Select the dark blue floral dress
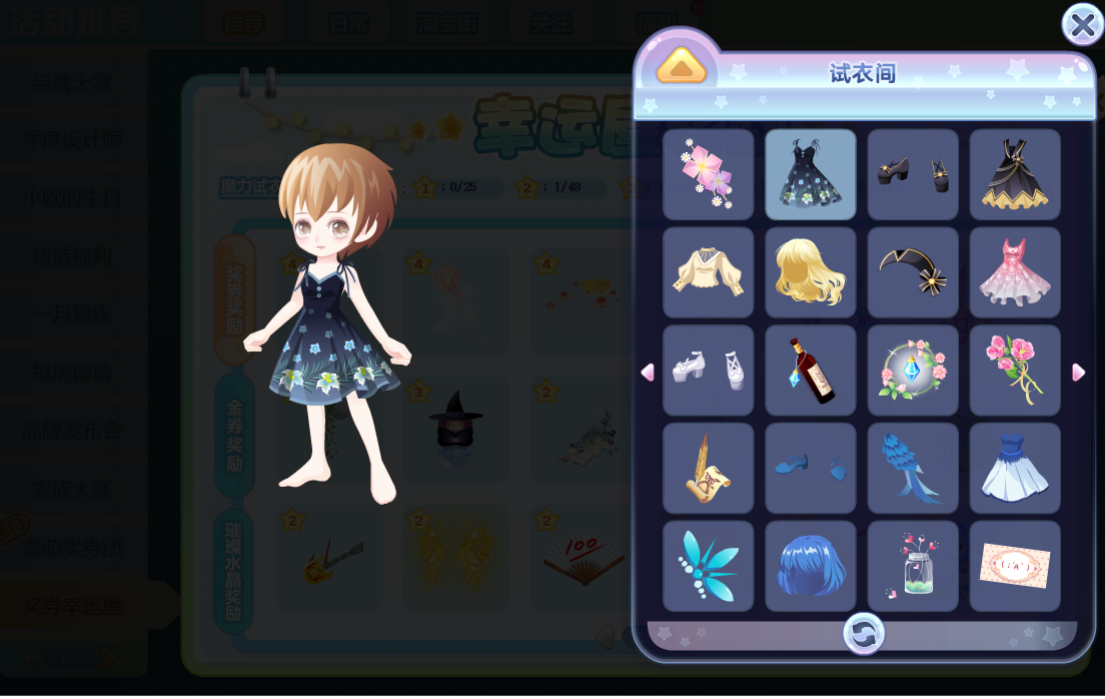This screenshot has width=1105, height=699. (810, 174)
